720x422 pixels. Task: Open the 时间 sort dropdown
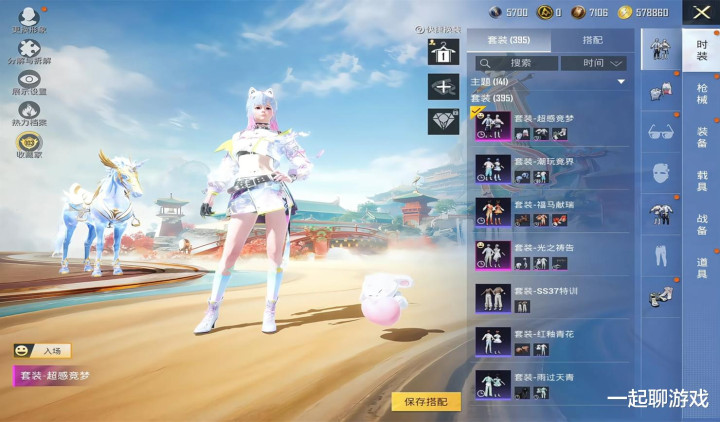pyautogui.click(x=595, y=63)
